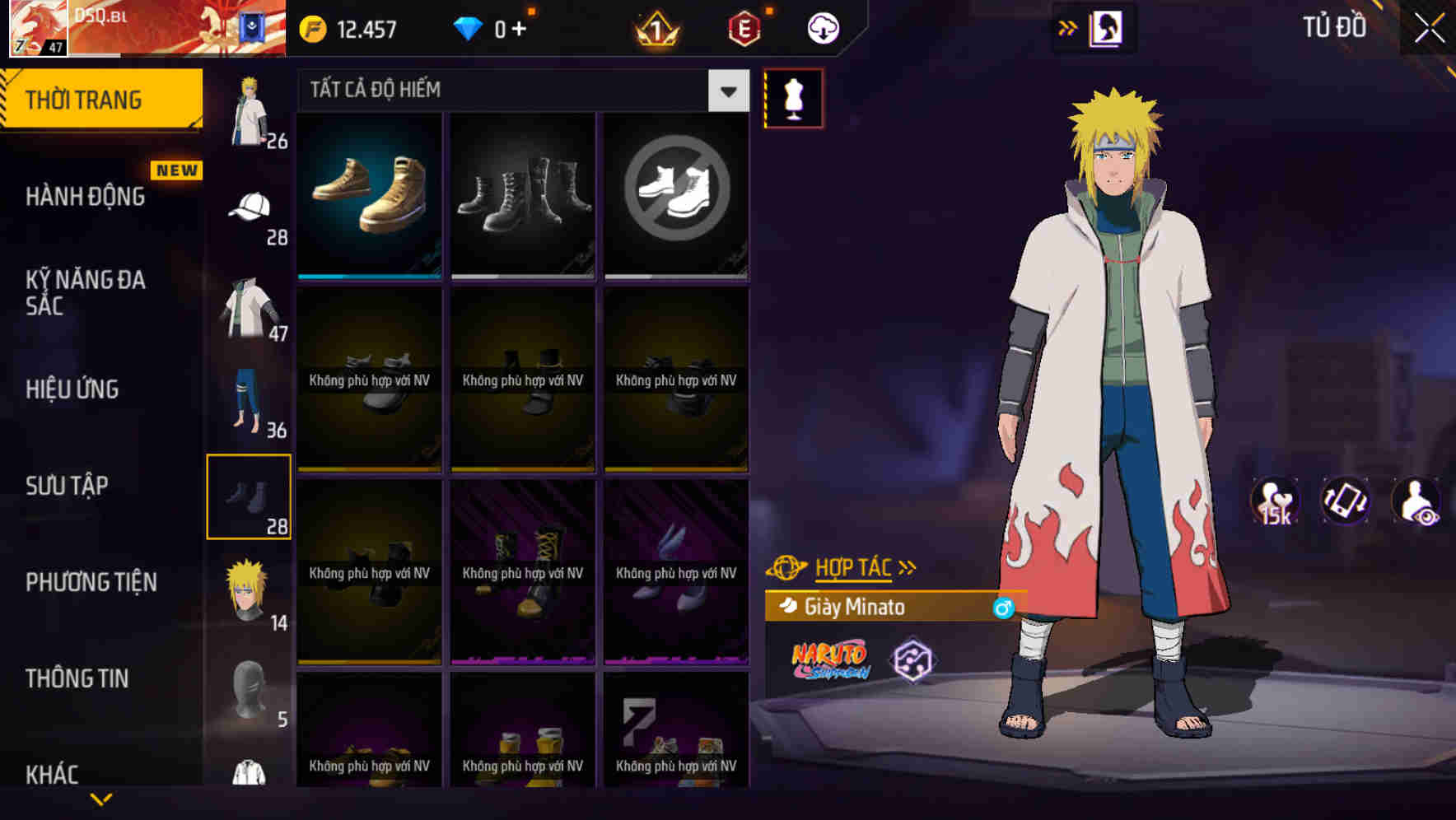Screen dimensions: 1456x820
Task: Select the shoes category with count 28
Action: coord(250,496)
